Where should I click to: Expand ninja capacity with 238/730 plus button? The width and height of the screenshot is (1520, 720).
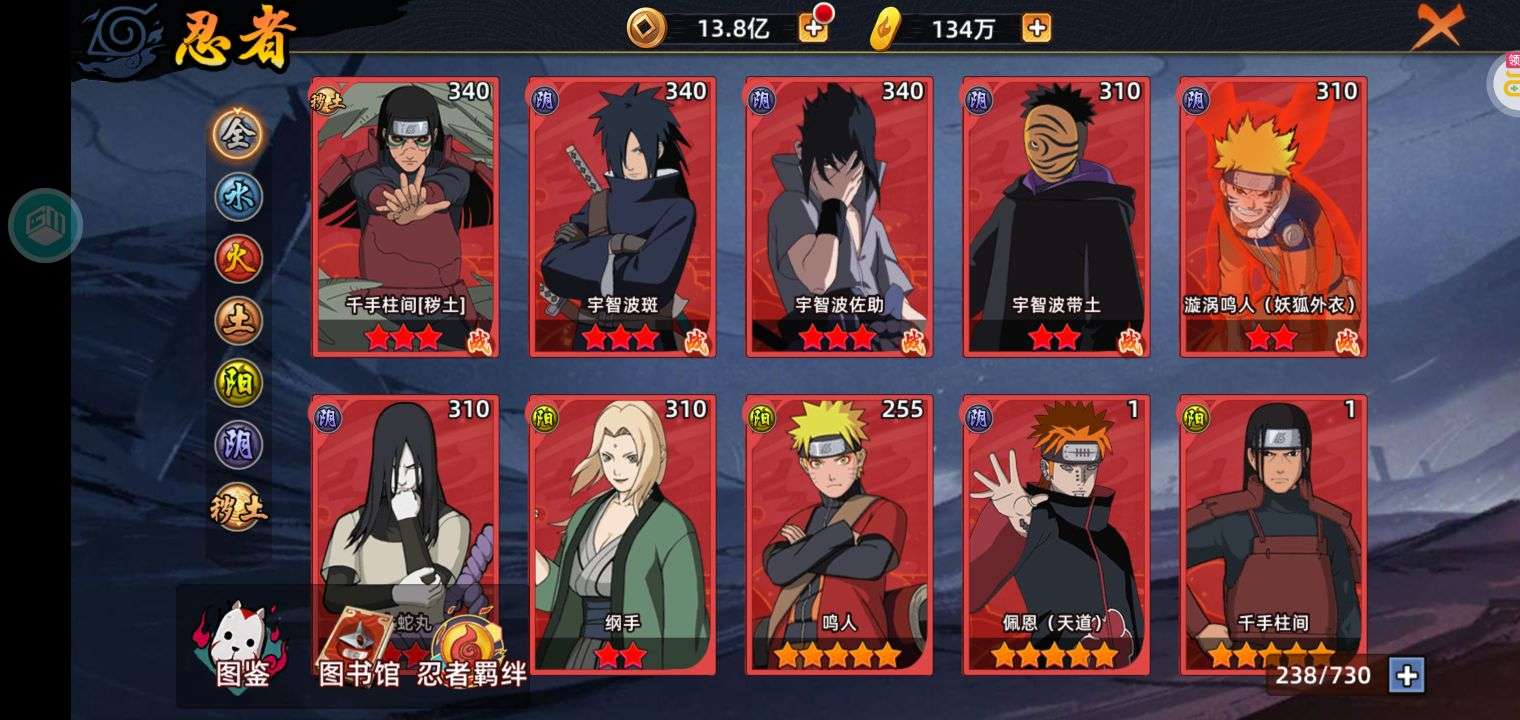(1406, 676)
